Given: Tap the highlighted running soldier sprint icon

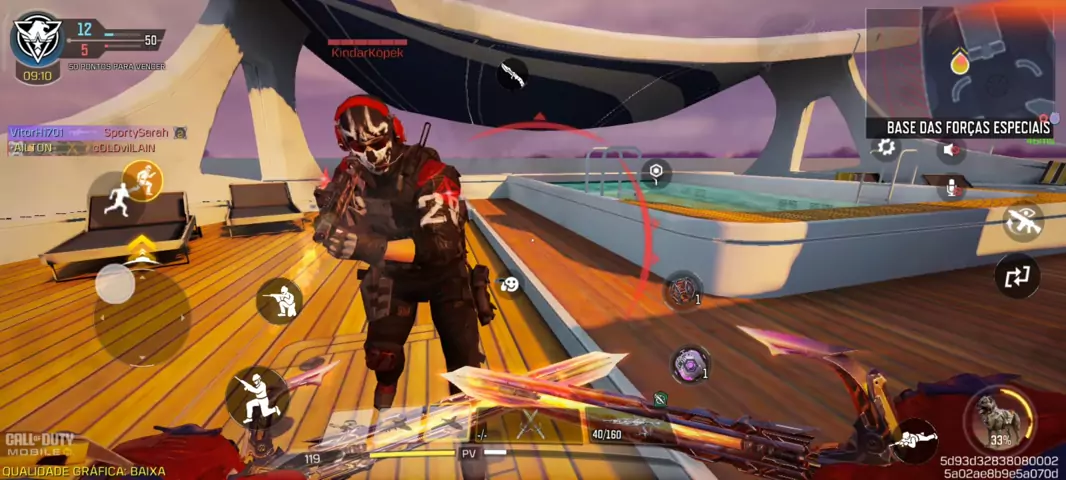Looking at the screenshot, I should point(143,181).
